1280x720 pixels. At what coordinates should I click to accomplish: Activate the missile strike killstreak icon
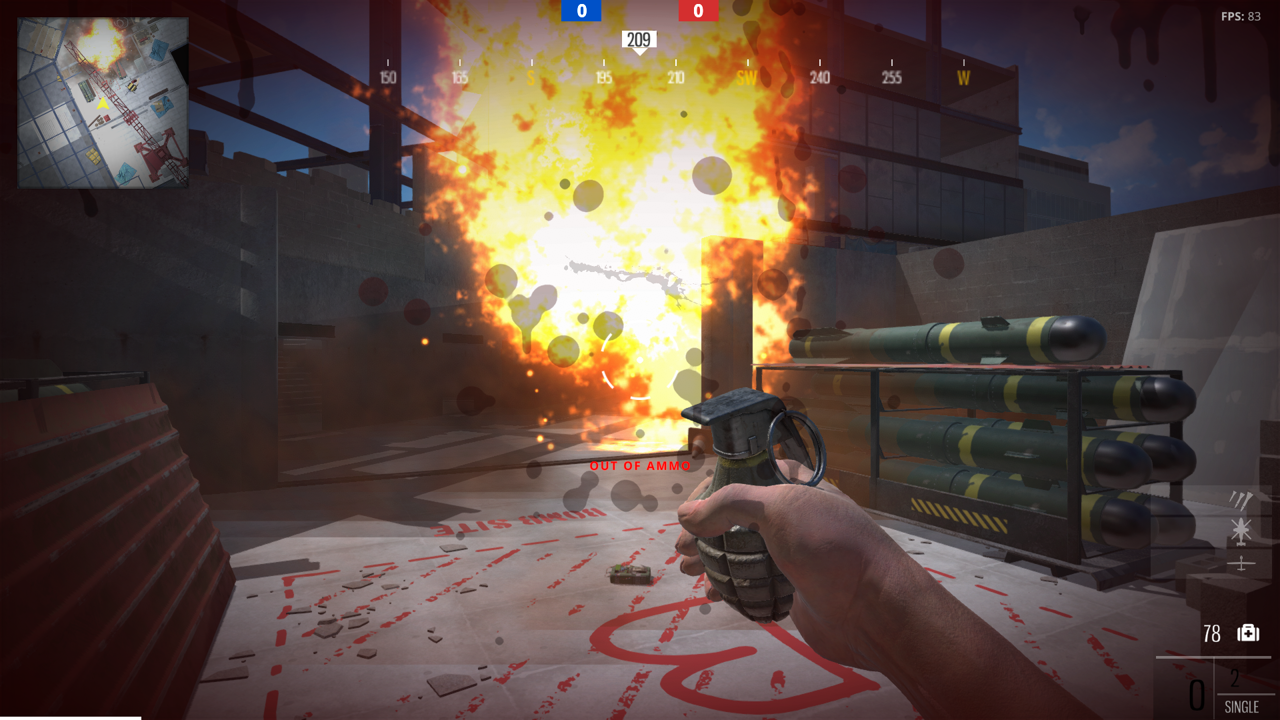[1241, 501]
